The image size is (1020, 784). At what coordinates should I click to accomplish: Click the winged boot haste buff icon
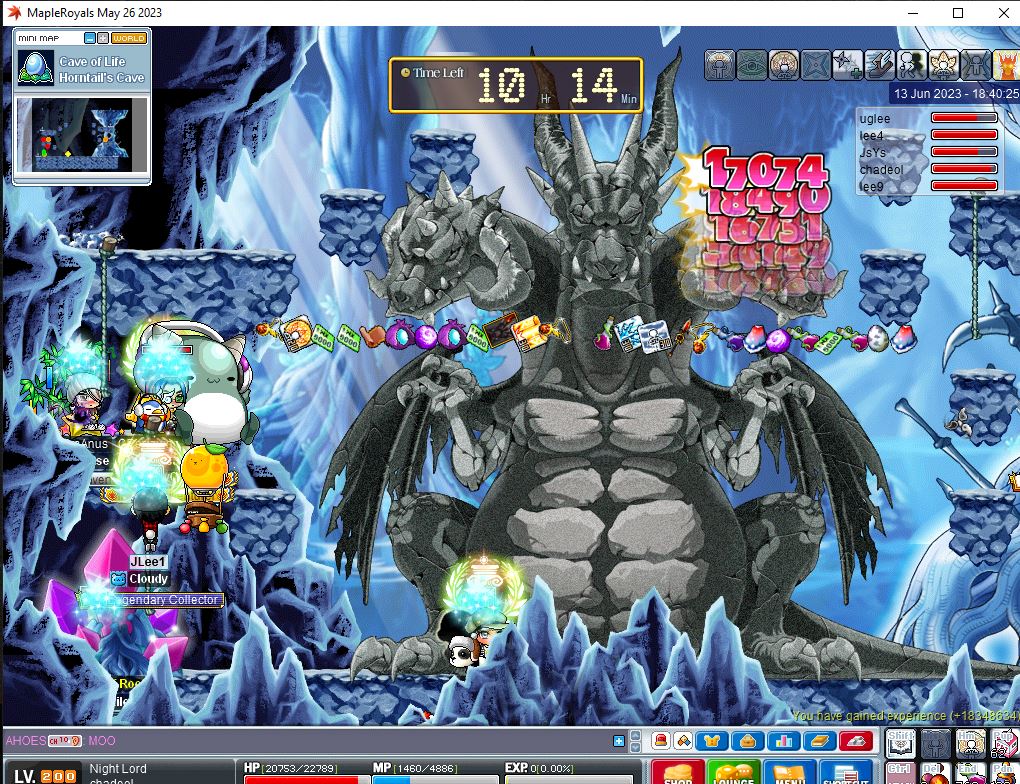click(879, 65)
